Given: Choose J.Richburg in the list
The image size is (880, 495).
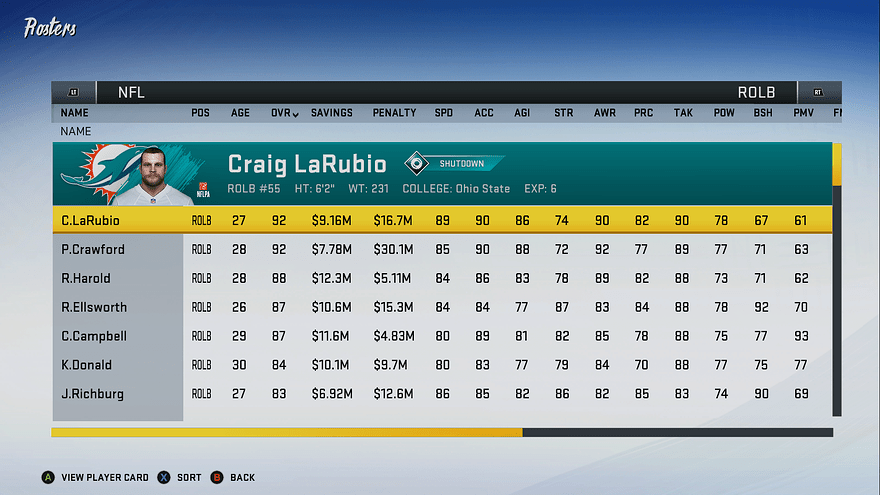Looking at the screenshot, I should [440, 394].
